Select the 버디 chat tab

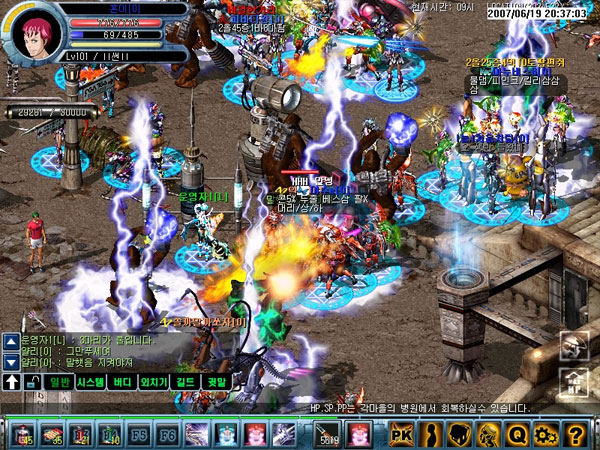(123, 381)
